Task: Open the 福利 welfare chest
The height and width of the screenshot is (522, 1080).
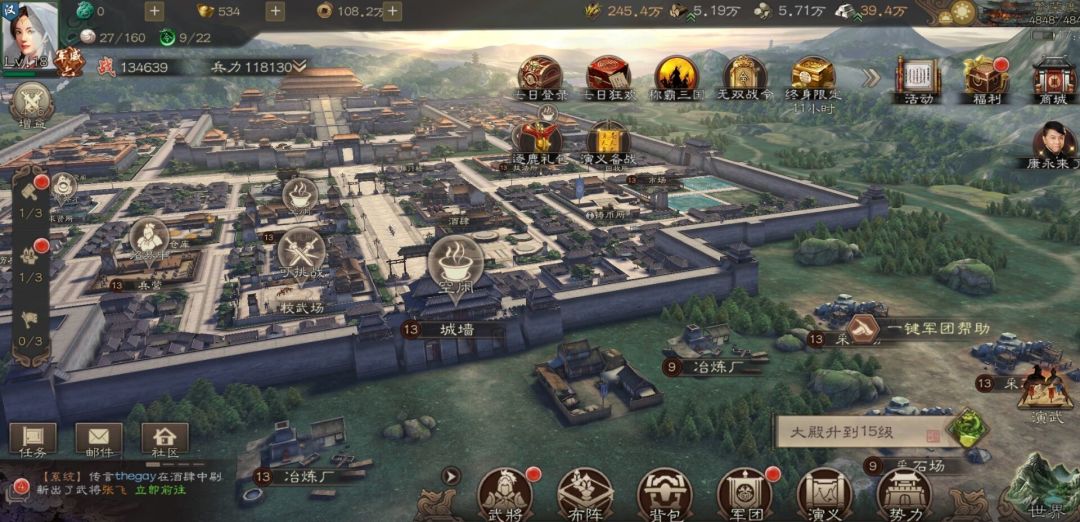Action: (x=984, y=77)
